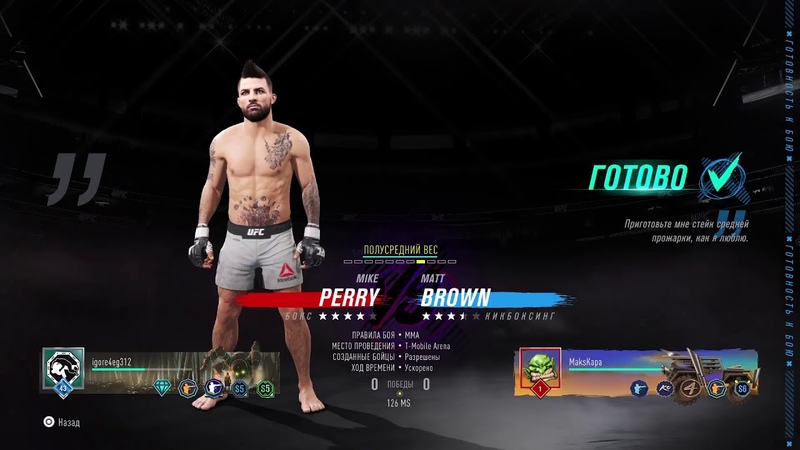
Task: Select fighter name Brown on the blue banner
Action: [x=456, y=297]
